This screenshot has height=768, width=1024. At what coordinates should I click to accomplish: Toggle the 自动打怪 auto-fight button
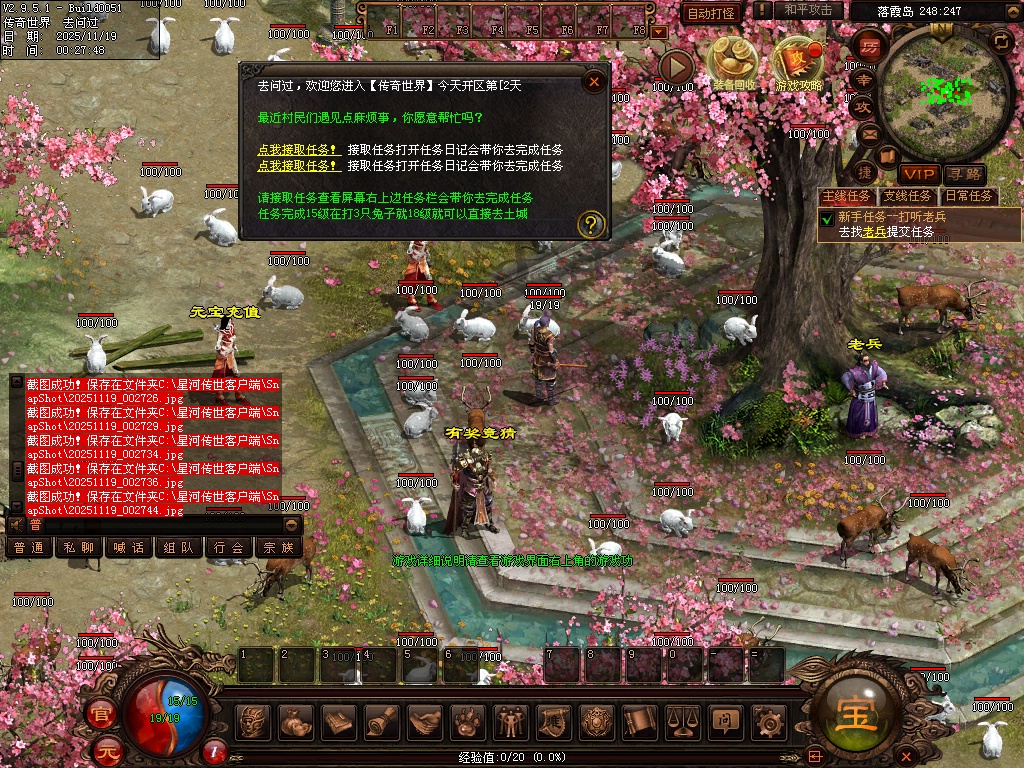pos(711,13)
